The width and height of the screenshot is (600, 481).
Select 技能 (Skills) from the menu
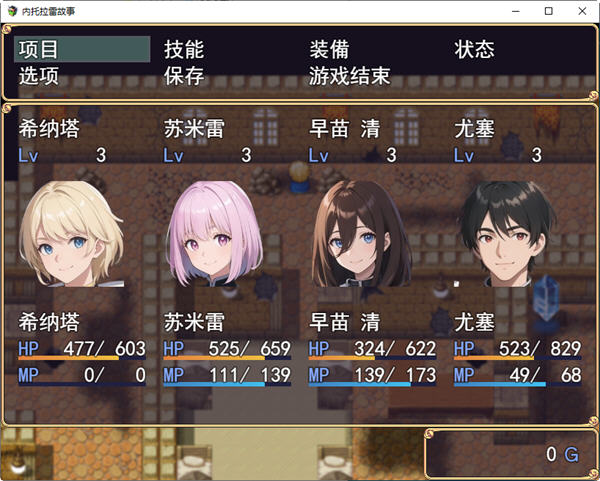click(184, 50)
